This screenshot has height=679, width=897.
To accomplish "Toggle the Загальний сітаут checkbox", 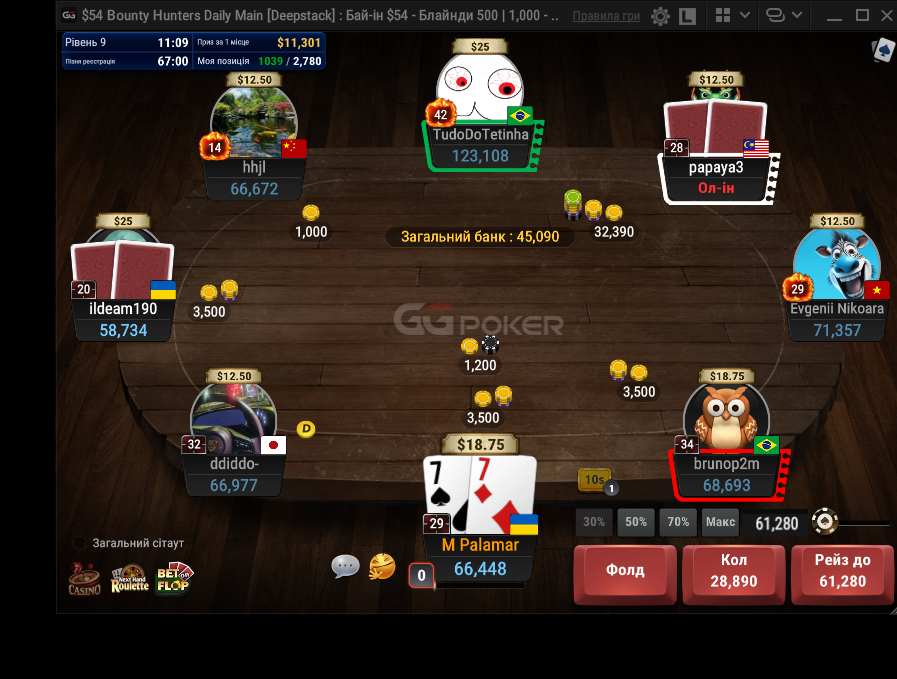I will 80,543.
